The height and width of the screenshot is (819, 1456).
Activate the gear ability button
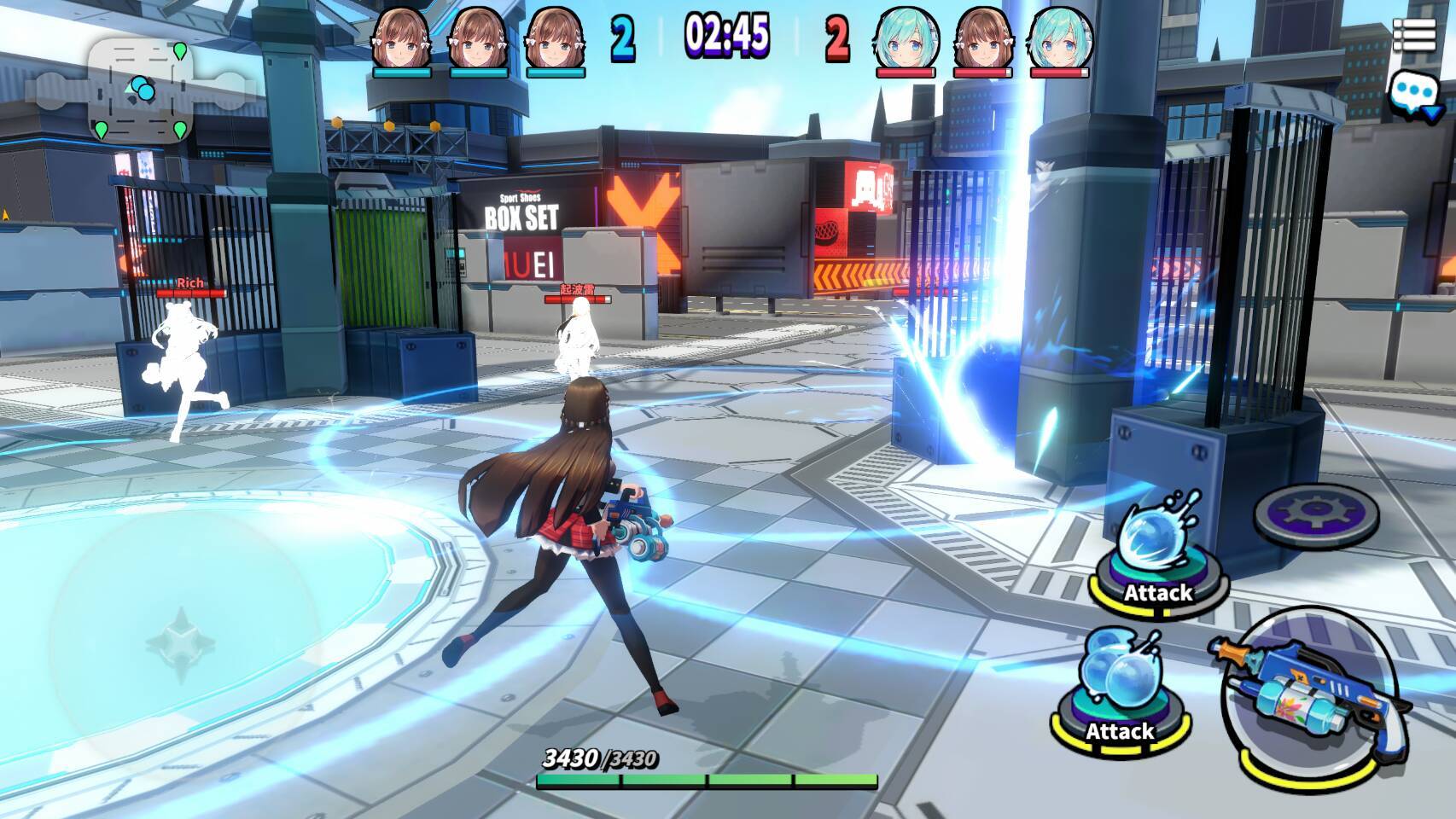click(1315, 512)
